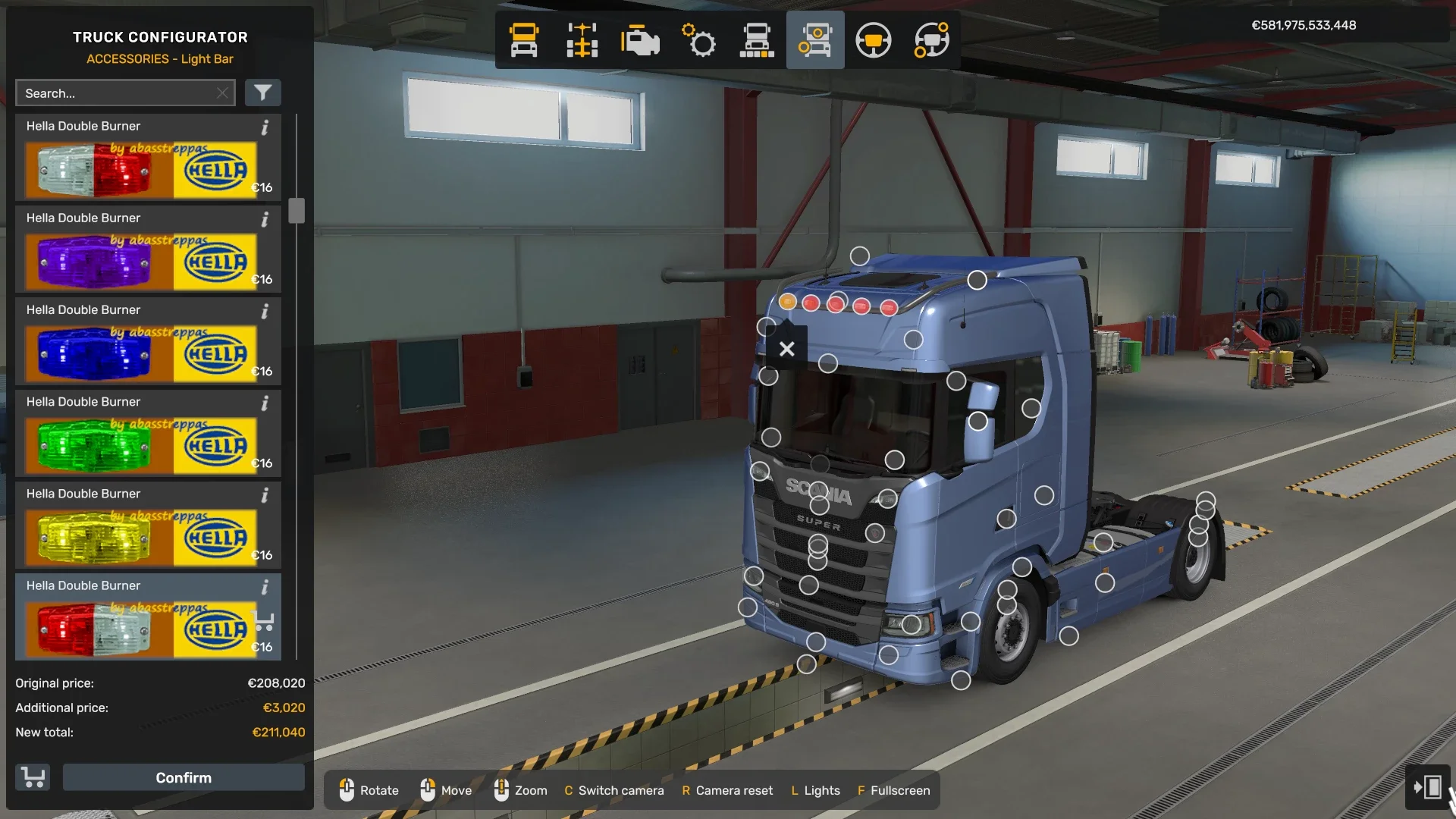Open the search filter options
This screenshot has height=819, width=1456.
tap(263, 93)
